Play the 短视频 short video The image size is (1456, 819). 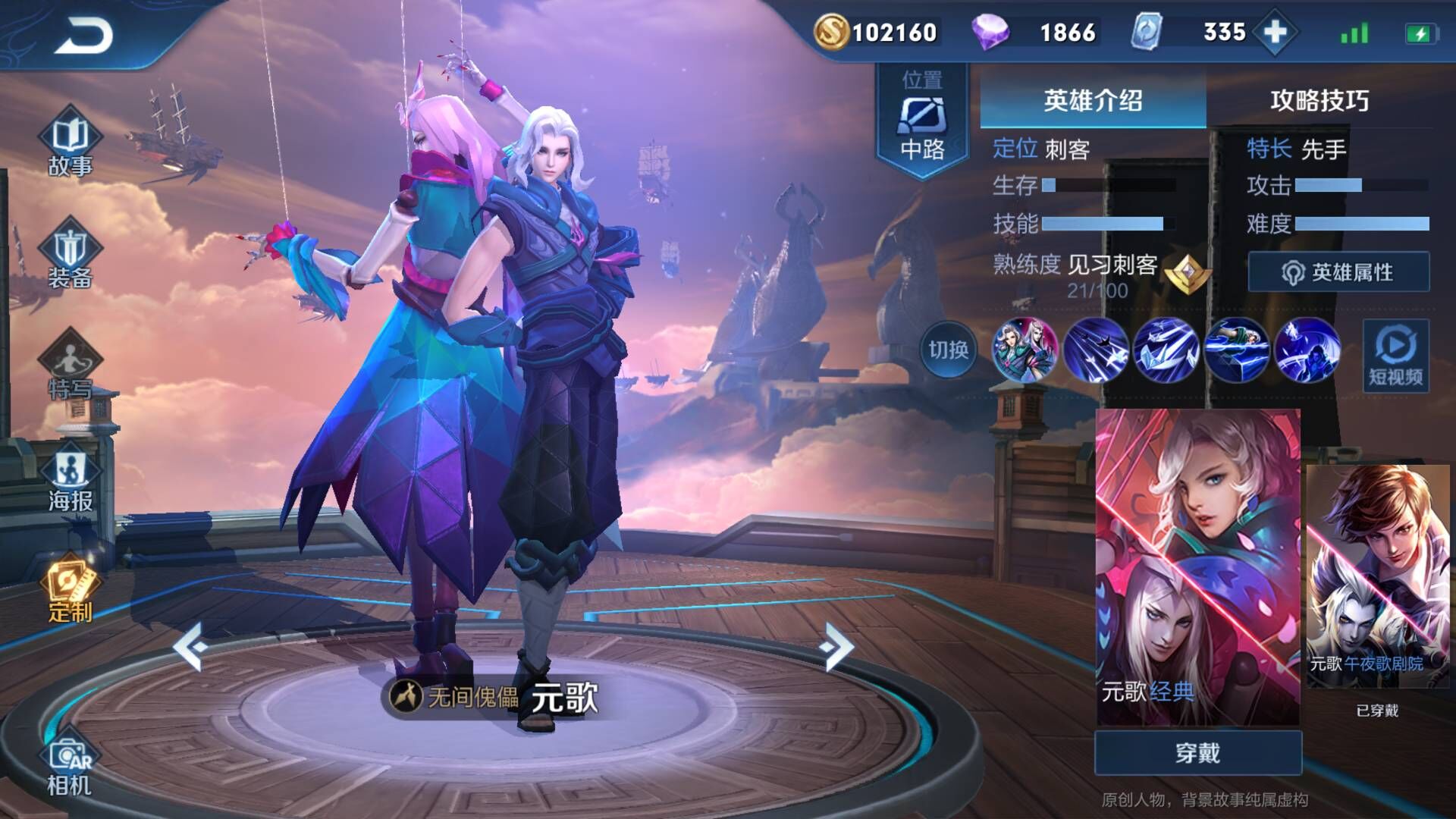[x=1395, y=356]
